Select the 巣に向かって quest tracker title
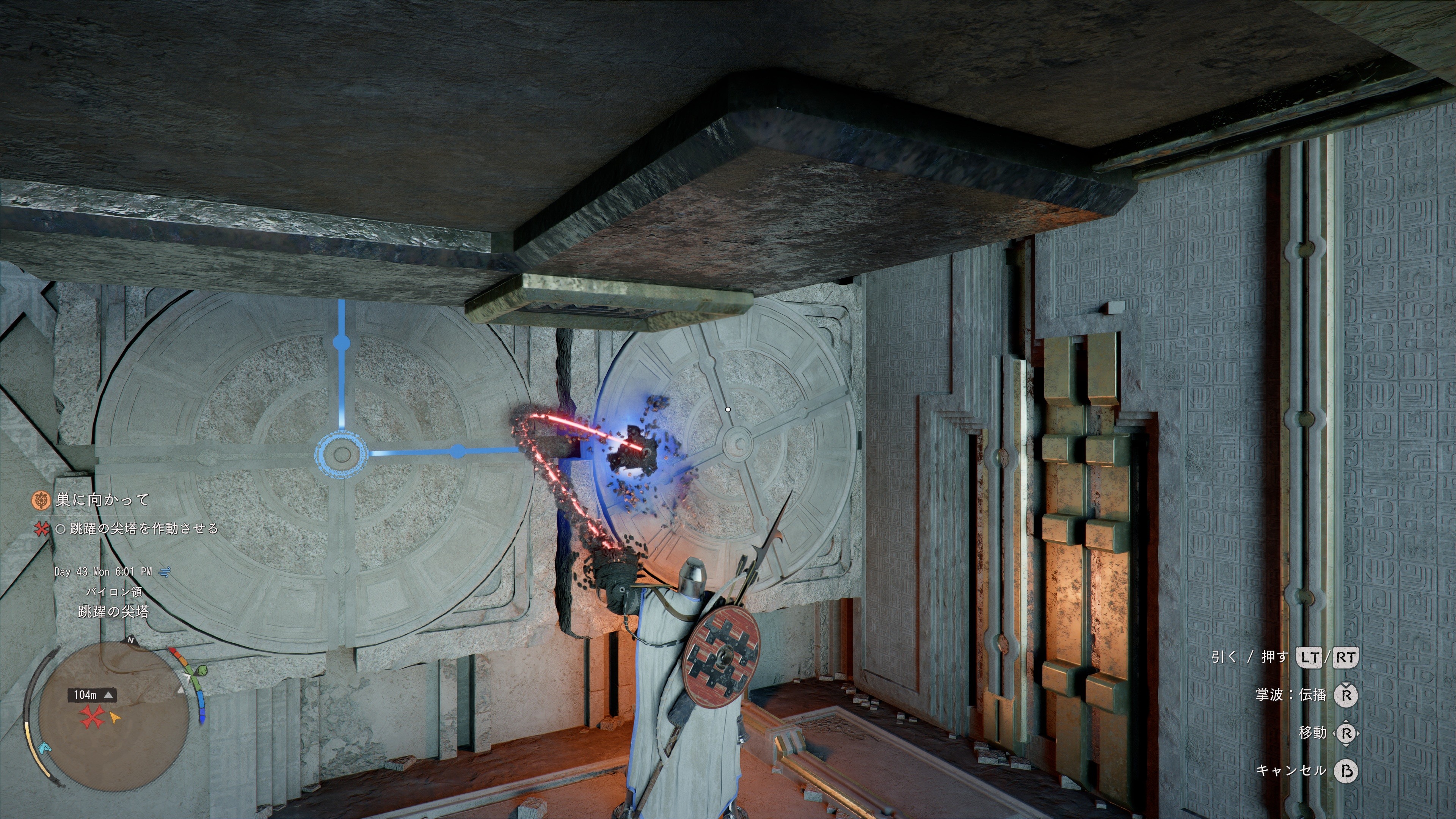This screenshot has height=819, width=1456. point(102,500)
